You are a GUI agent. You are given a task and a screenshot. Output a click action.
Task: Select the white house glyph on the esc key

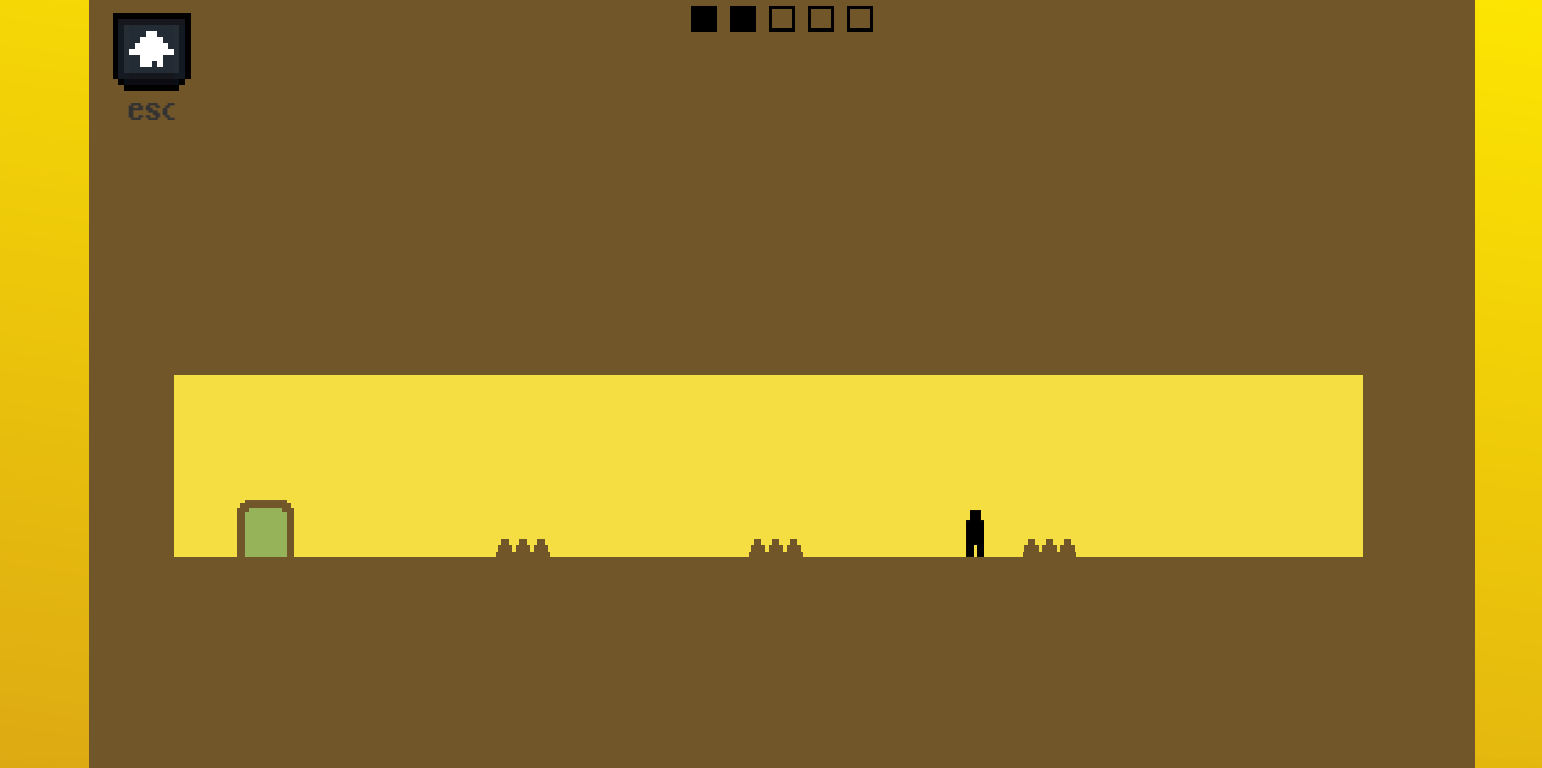pos(150,48)
